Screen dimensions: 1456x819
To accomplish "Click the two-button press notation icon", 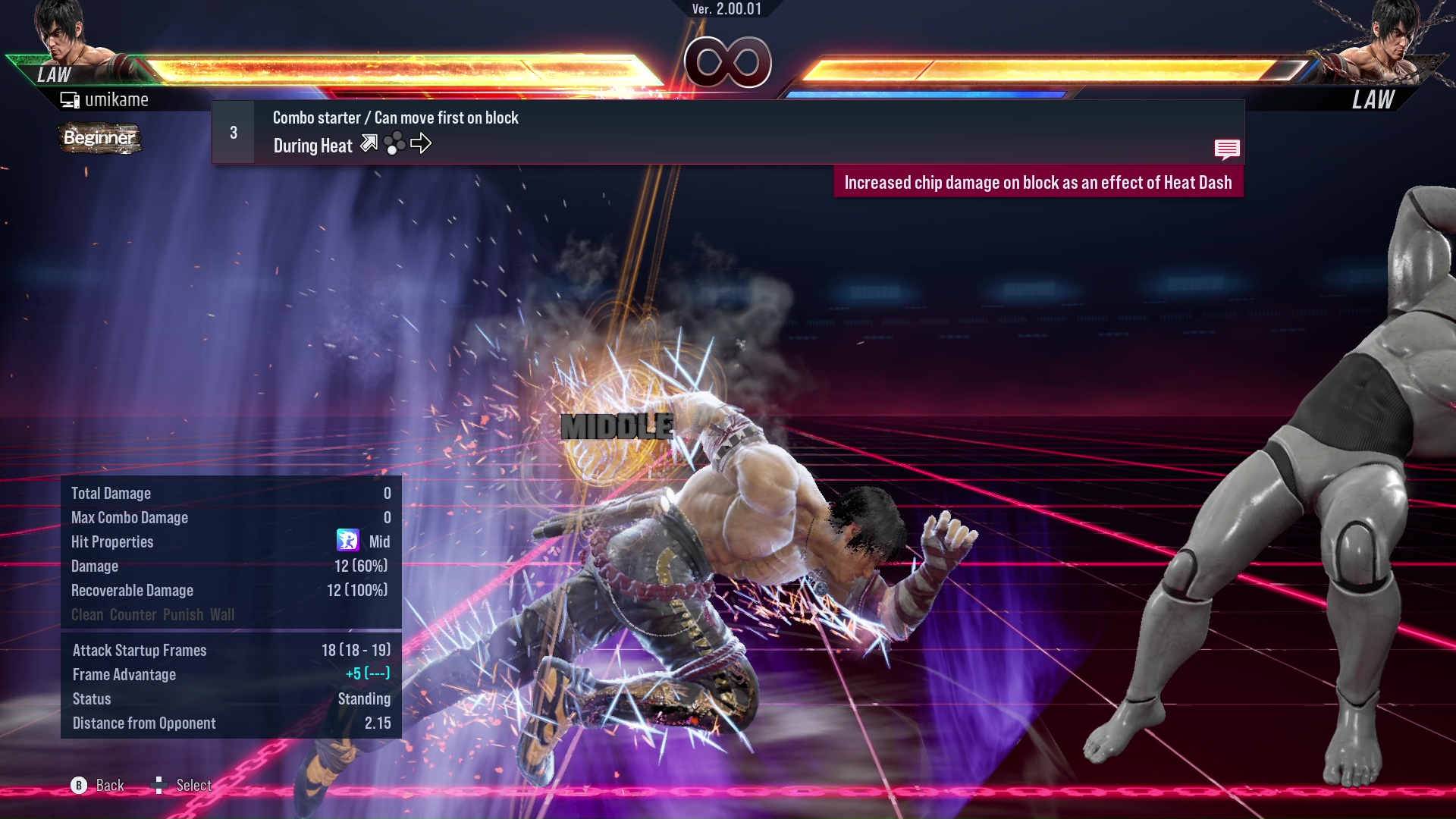I will click(394, 143).
